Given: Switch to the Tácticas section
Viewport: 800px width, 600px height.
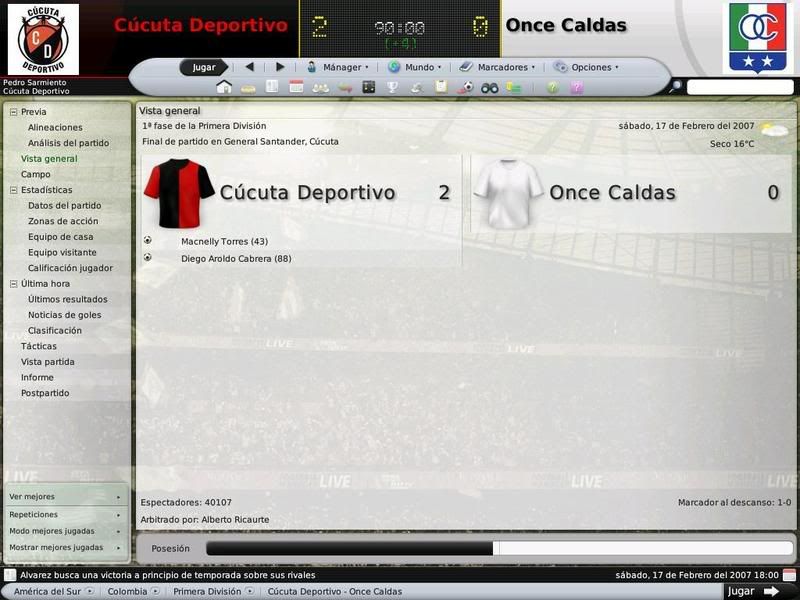Looking at the screenshot, I should [39, 346].
